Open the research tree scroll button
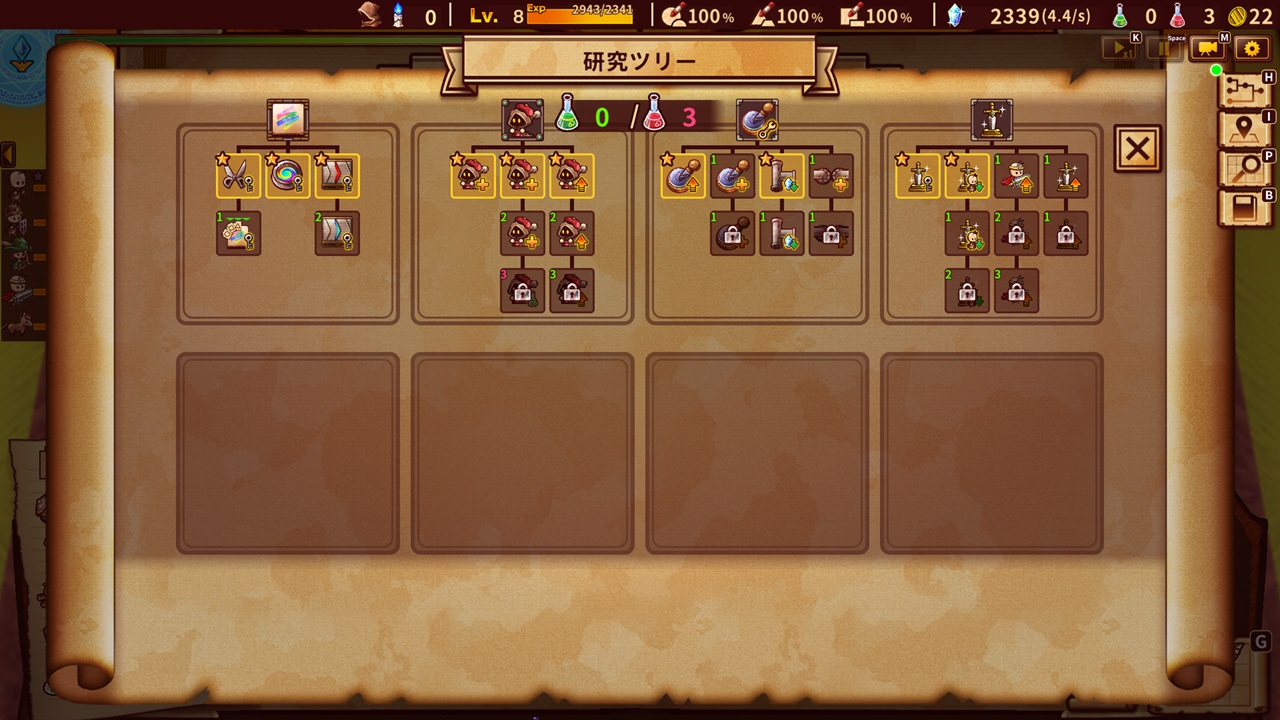 tap(1243, 89)
